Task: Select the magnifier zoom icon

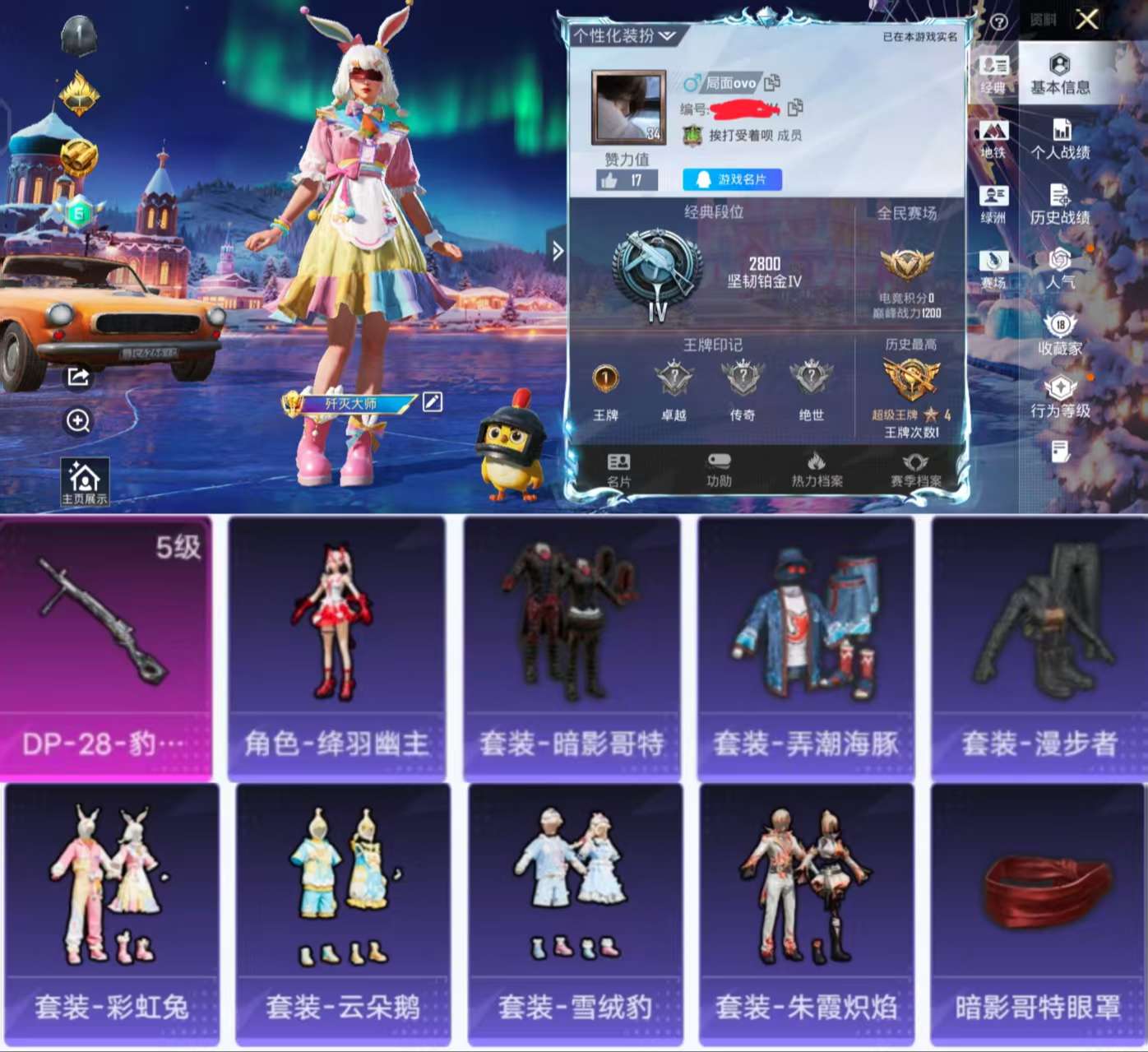Action: click(76, 421)
